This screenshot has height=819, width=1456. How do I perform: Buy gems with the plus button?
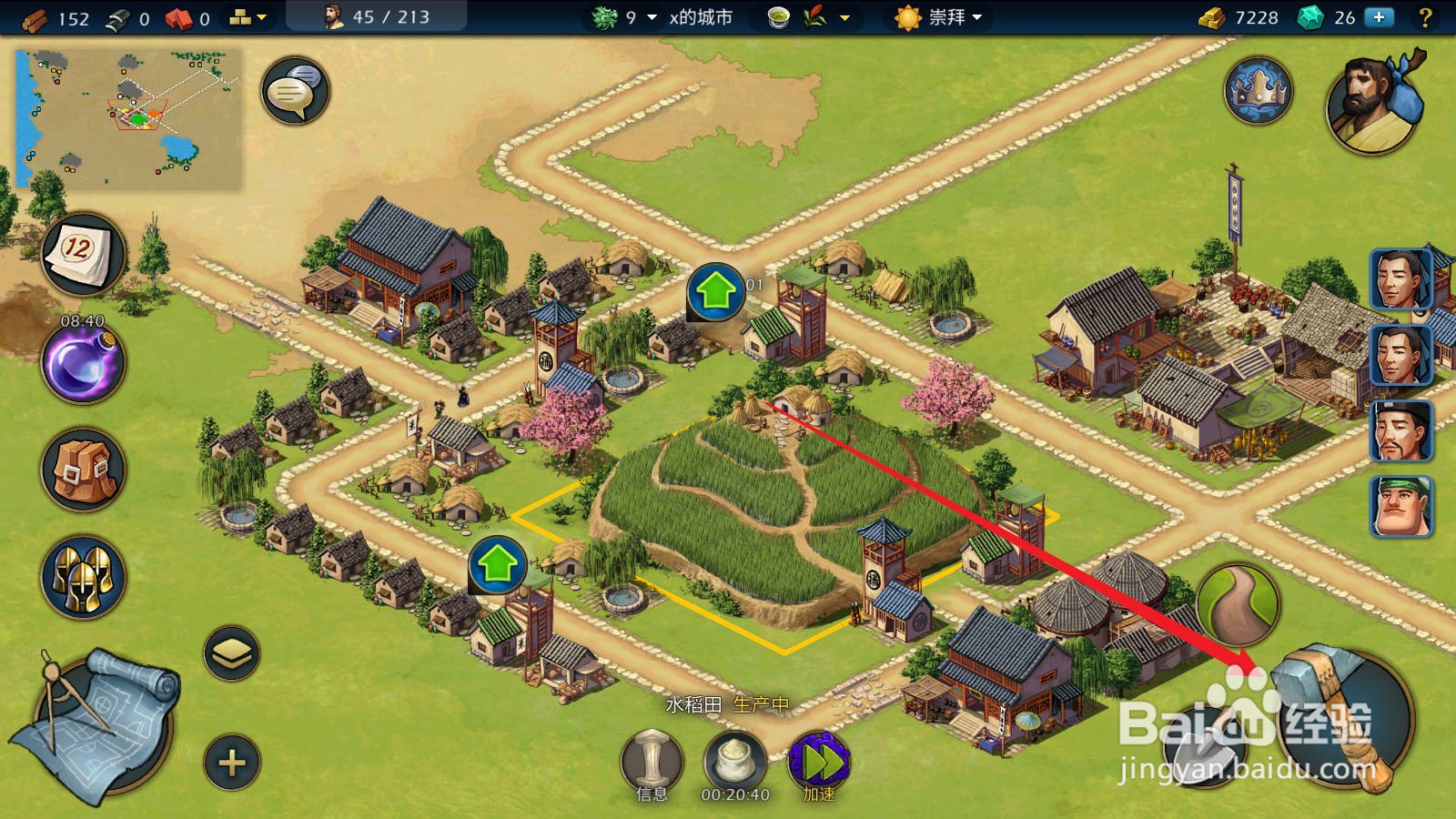[x=1380, y=17]
